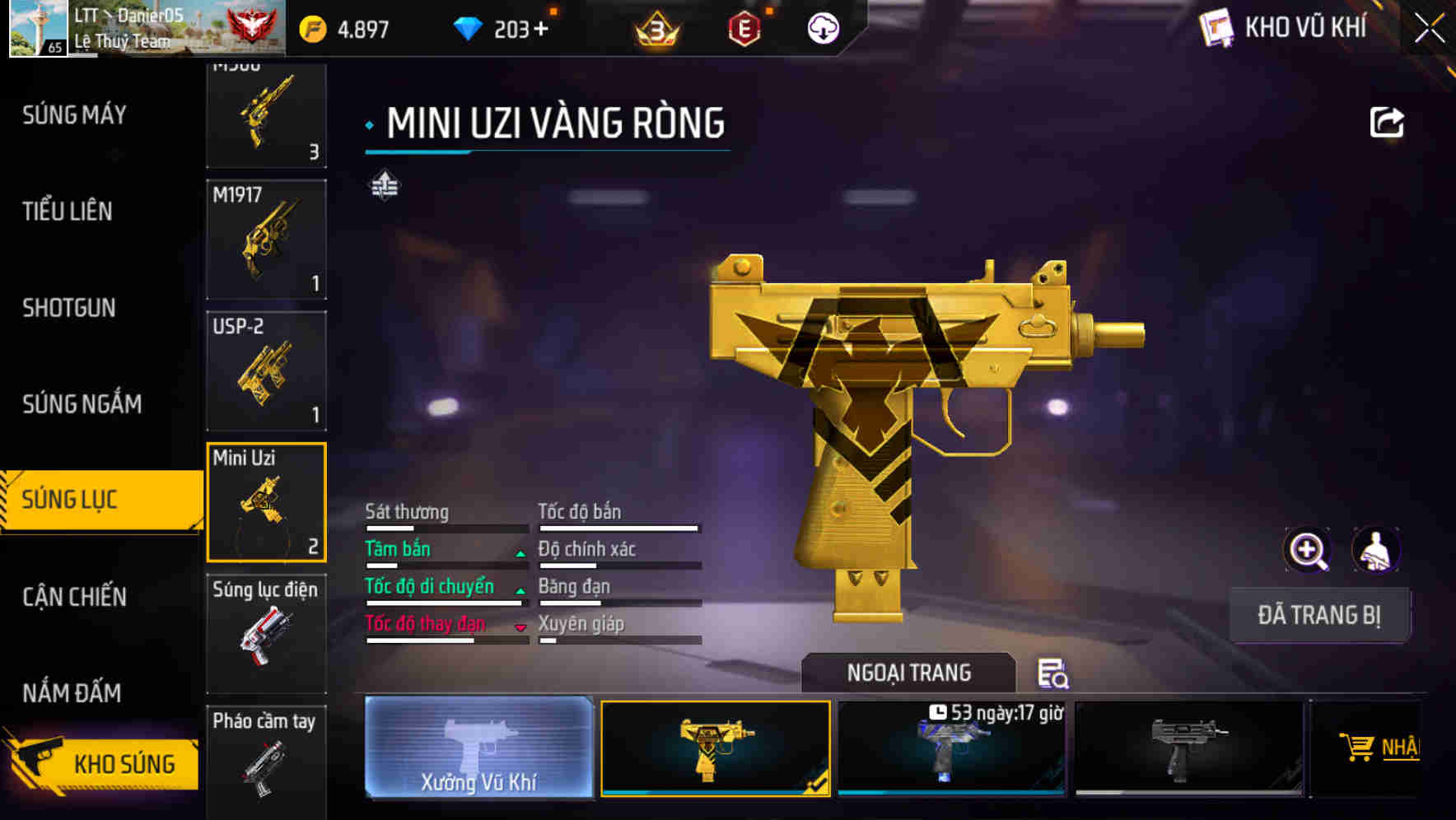Select the CẬN CHIẾN category
The width and height of the screenshot is (1456, 820).
[x=74, y=598]
